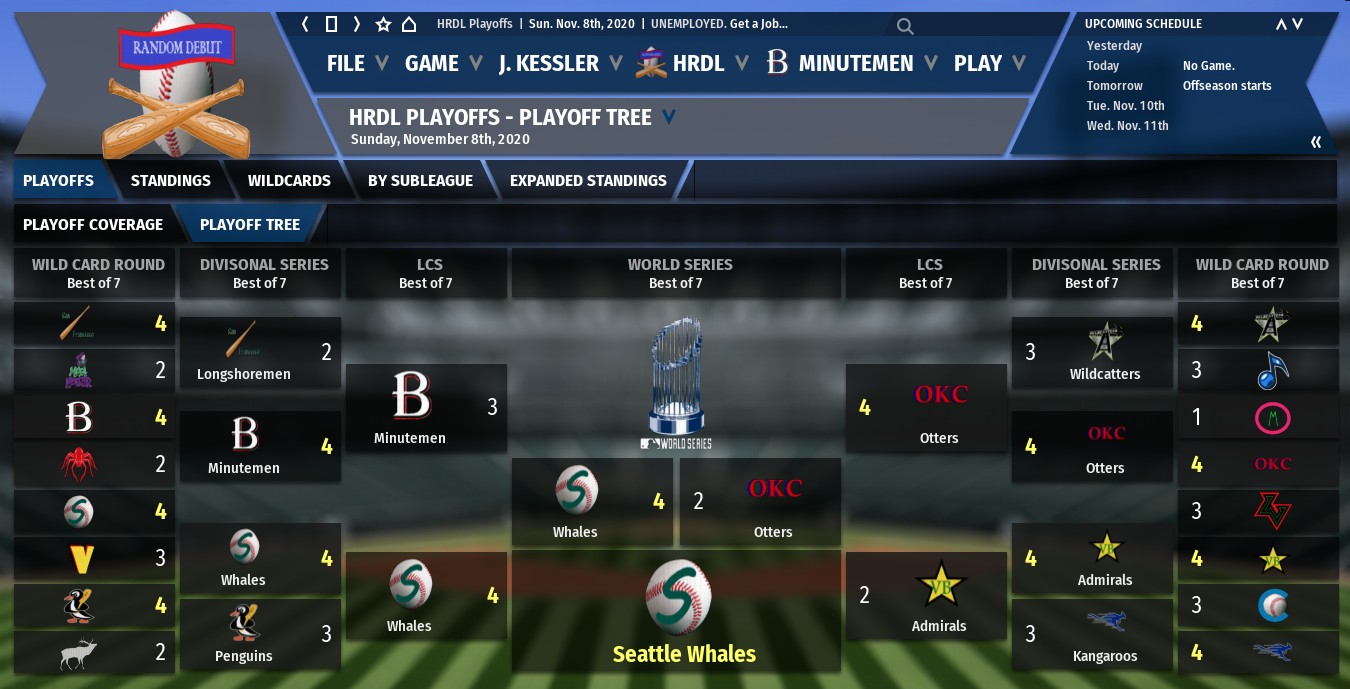Open the GAME menu
This screenshot has height=689, width=1350.
432,63
